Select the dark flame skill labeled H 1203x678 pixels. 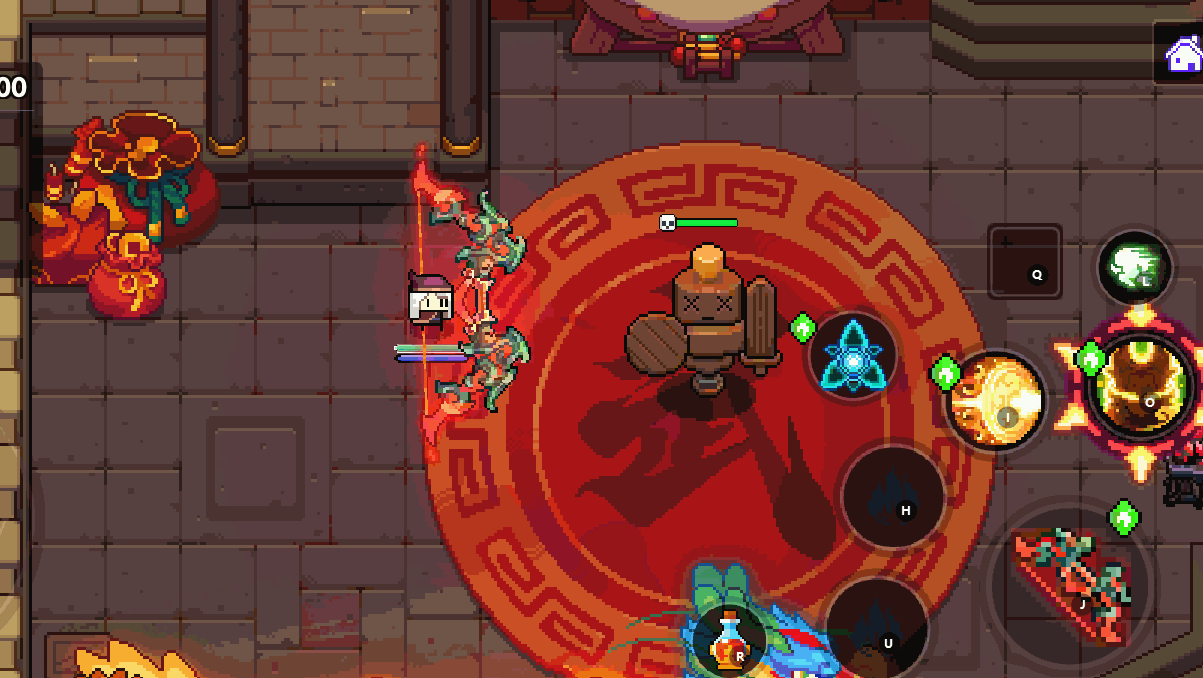tap(893, 497)
